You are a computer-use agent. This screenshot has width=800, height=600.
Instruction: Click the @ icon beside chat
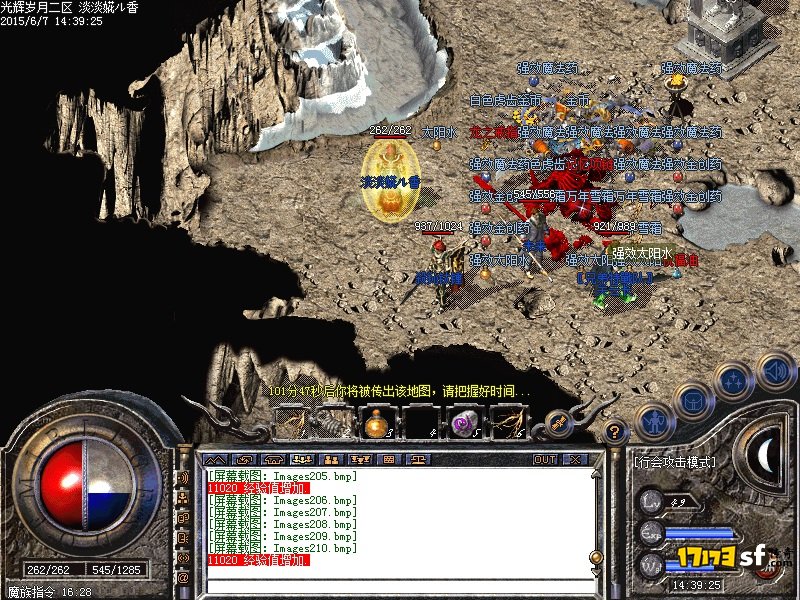coord(184,577)
